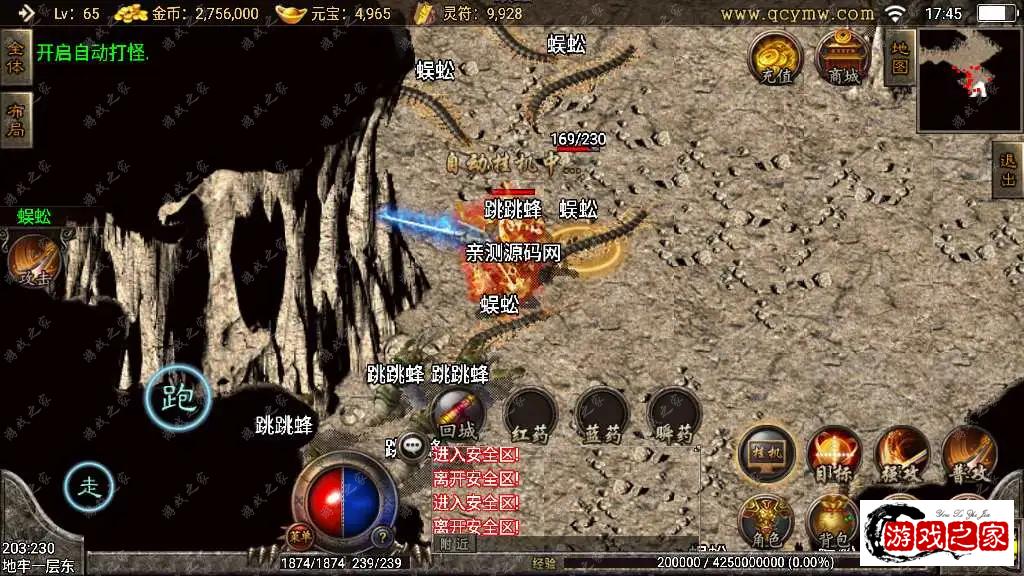Open the 布局 layout tab

tap(15, 120)
